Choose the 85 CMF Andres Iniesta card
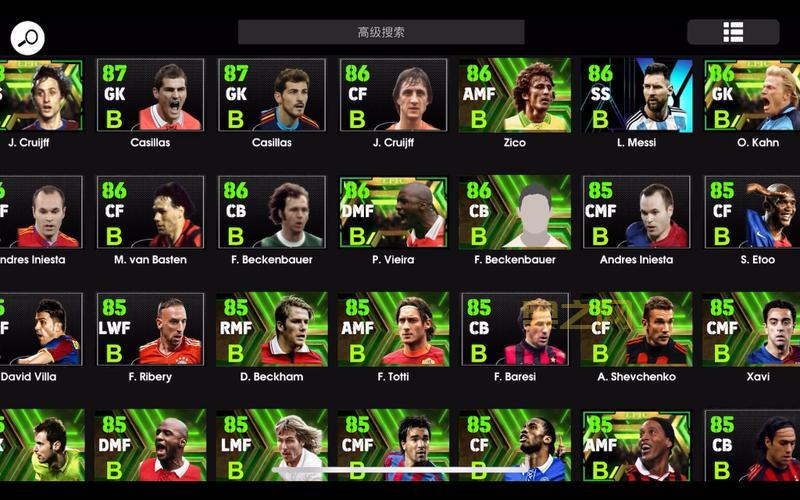 click(x=636, y=212)
